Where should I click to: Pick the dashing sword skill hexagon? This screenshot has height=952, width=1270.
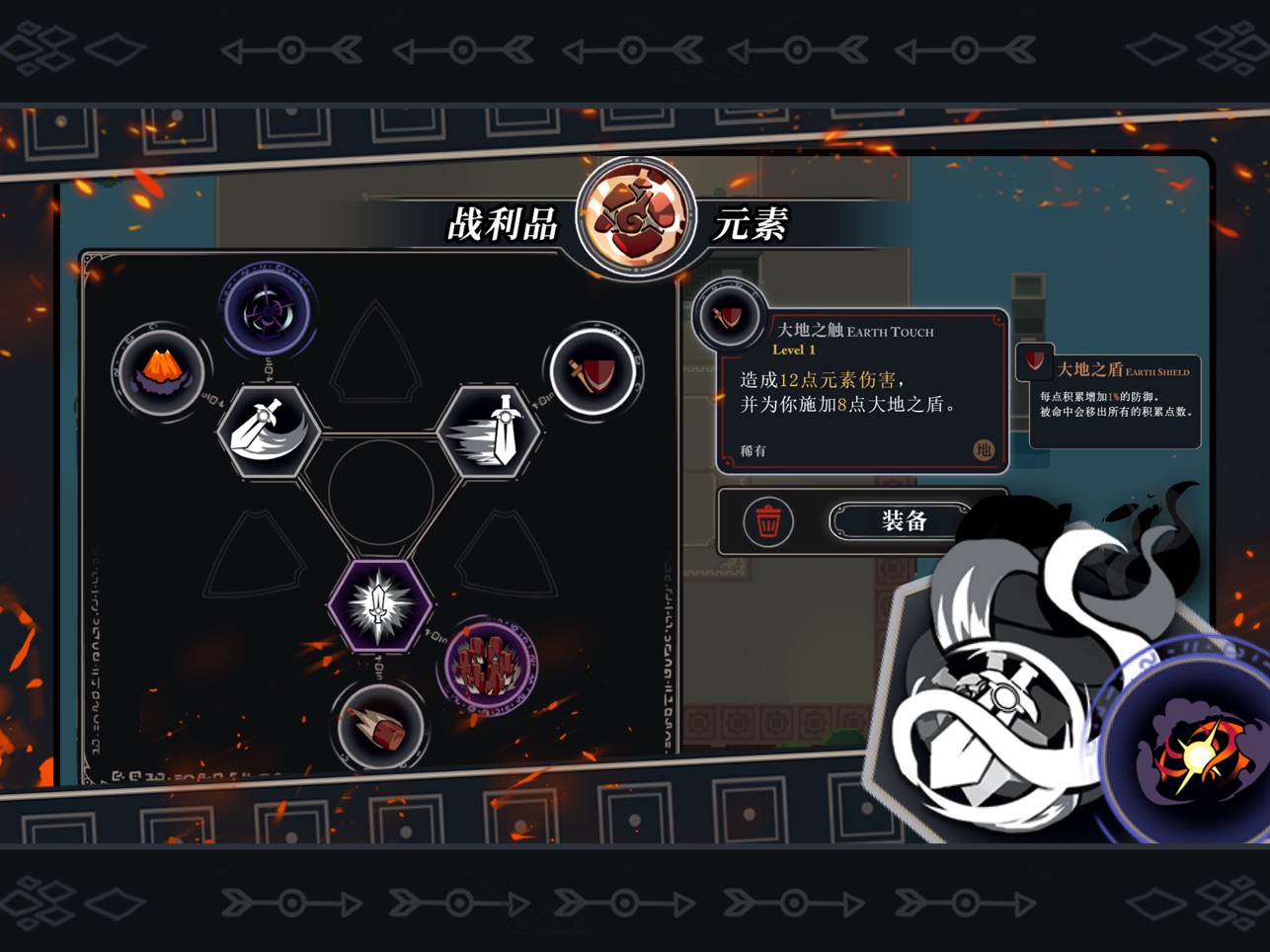tap(490, 431)
